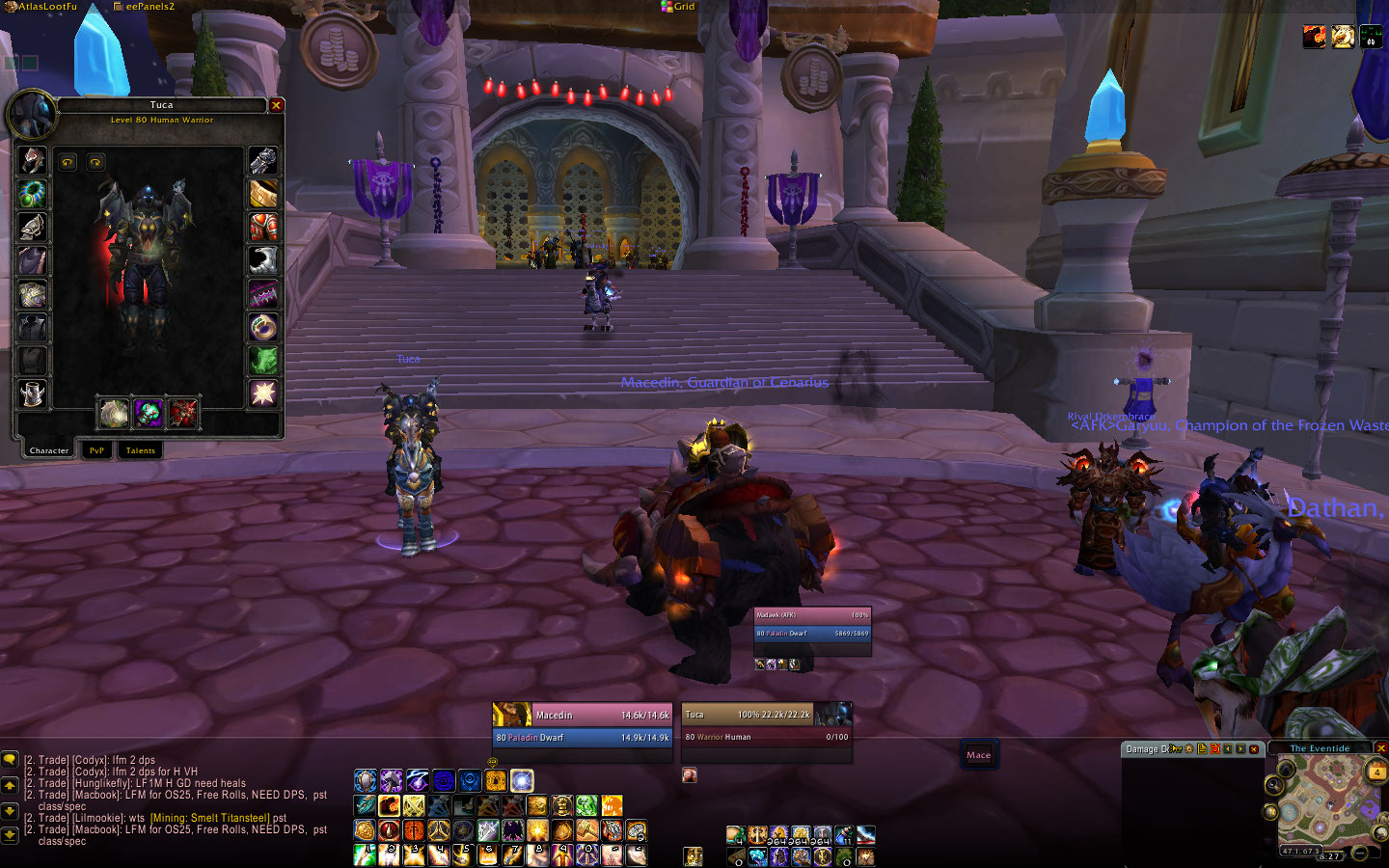This screenshot has height=868, width=1389.
Task: Inspect the gauntlets equipment slot
Action: click(263, 160)
